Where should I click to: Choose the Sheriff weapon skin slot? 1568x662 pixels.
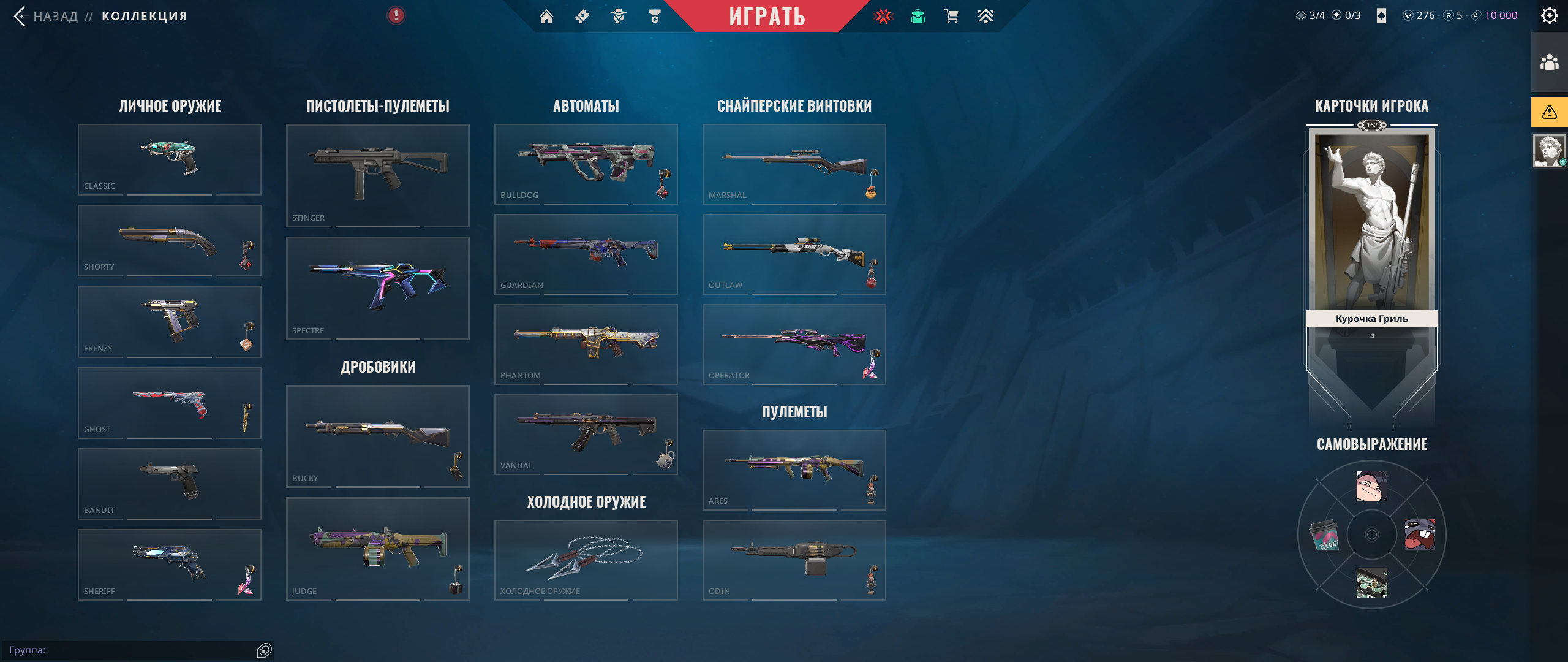pyautogui.click(x=170, y=565)
